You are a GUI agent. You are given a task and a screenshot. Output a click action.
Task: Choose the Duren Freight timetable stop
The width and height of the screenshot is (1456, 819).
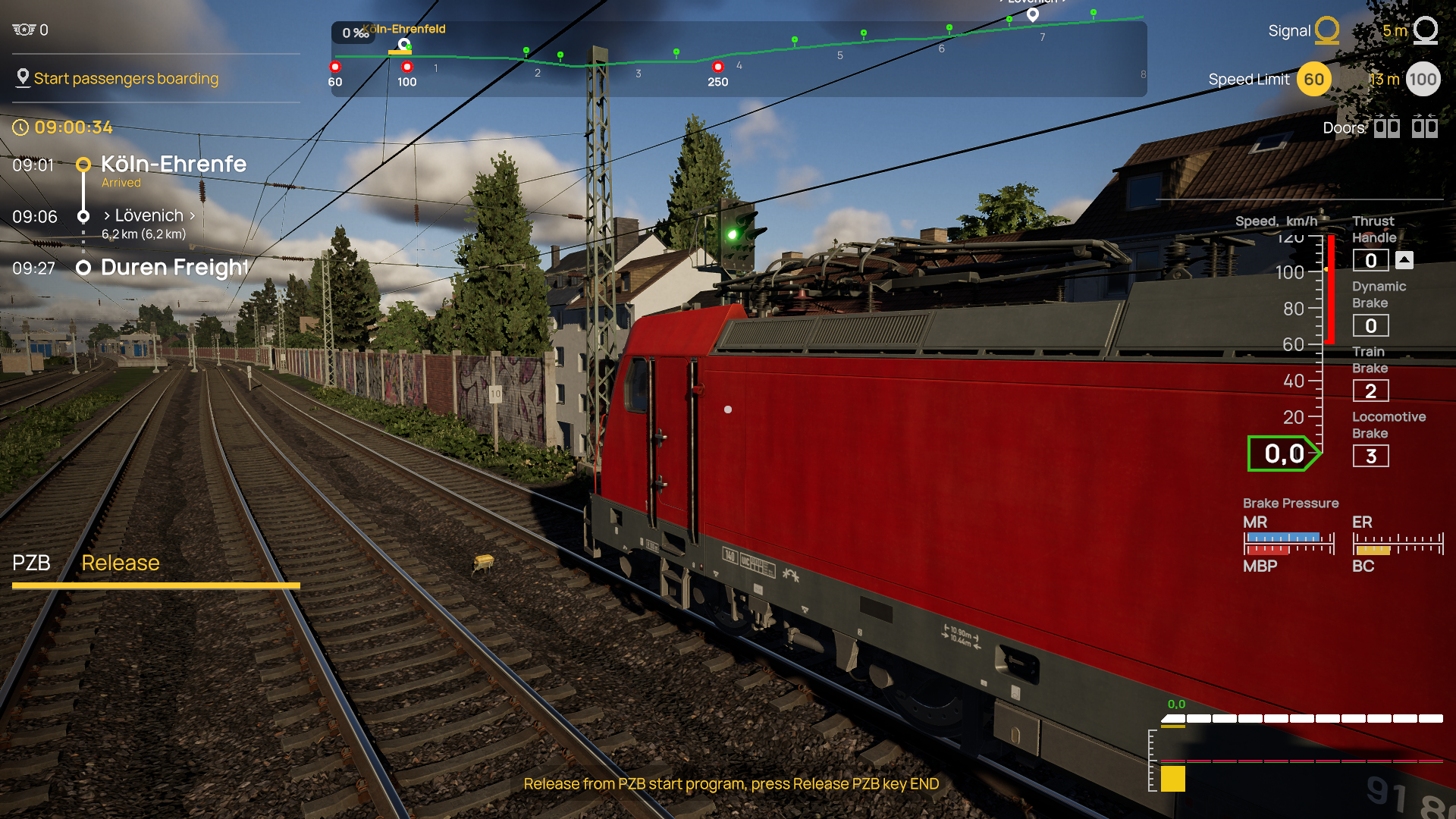(x=174, y=268)
